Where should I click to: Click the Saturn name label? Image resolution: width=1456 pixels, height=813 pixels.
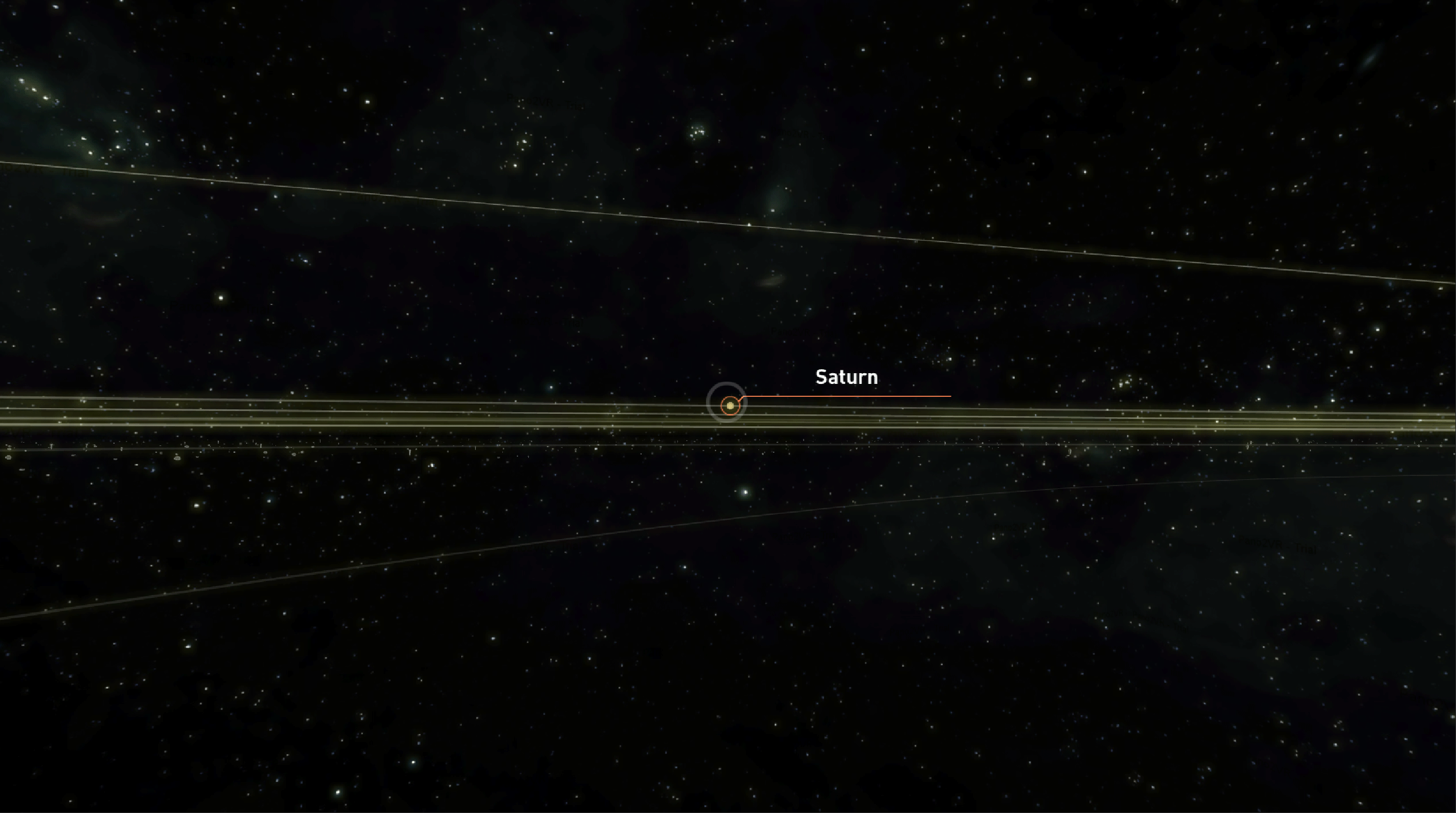[x=846, y=377]
